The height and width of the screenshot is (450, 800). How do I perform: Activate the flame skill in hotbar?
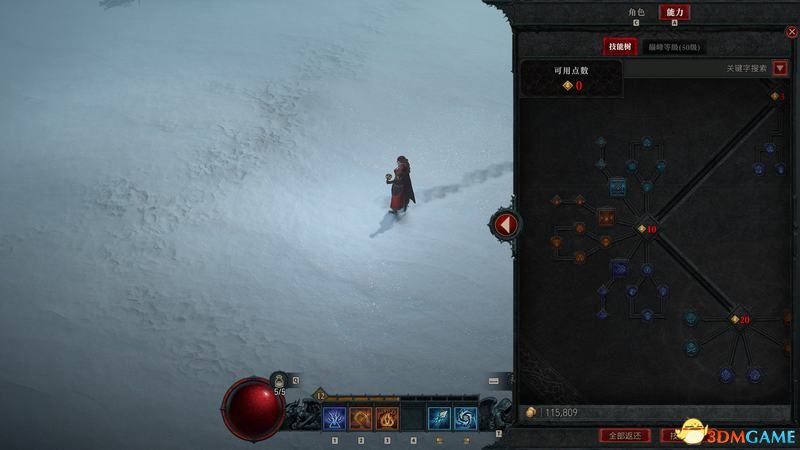[x=386, y=418]
